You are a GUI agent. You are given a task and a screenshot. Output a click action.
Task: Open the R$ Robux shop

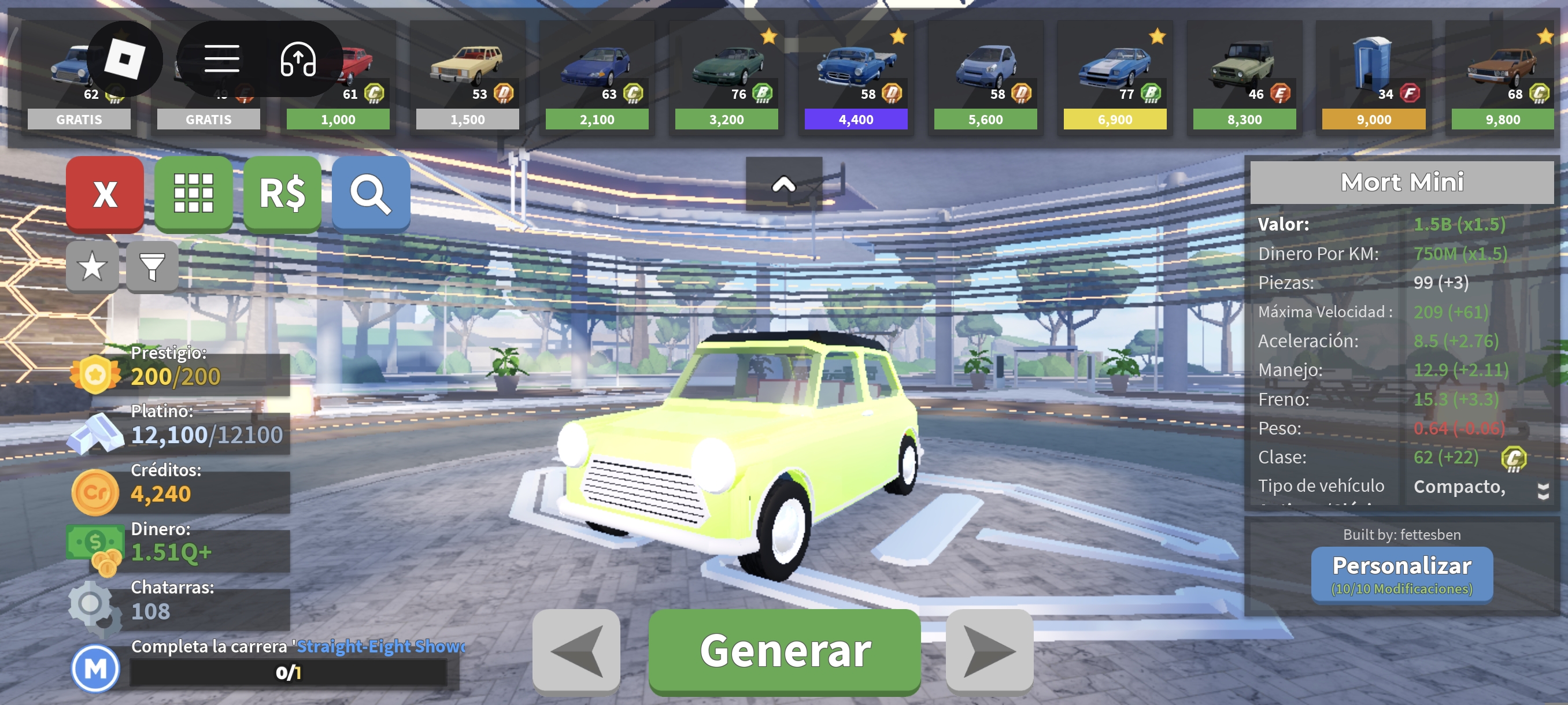click(282, 194)
